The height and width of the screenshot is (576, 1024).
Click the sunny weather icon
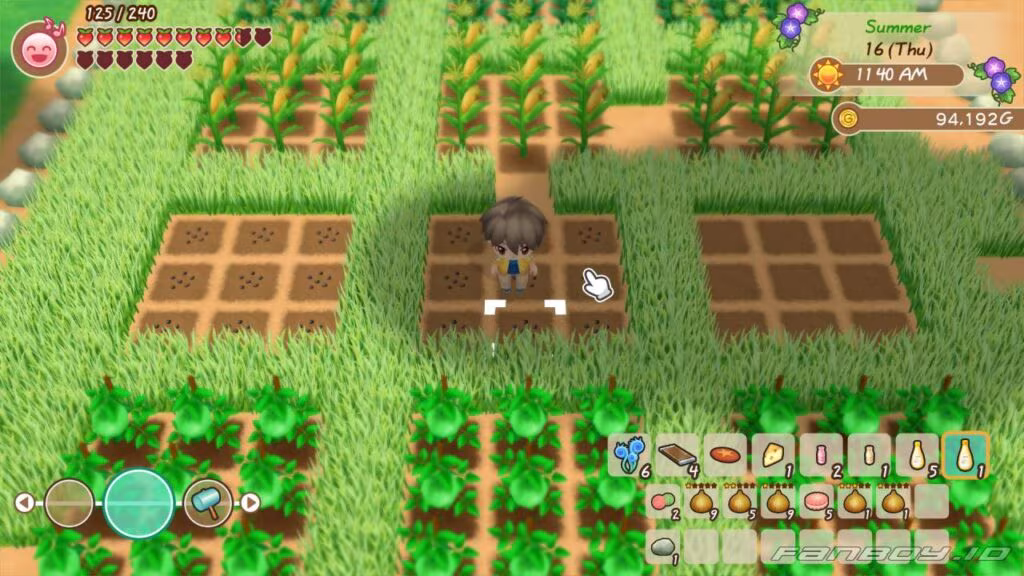(826, 76)
